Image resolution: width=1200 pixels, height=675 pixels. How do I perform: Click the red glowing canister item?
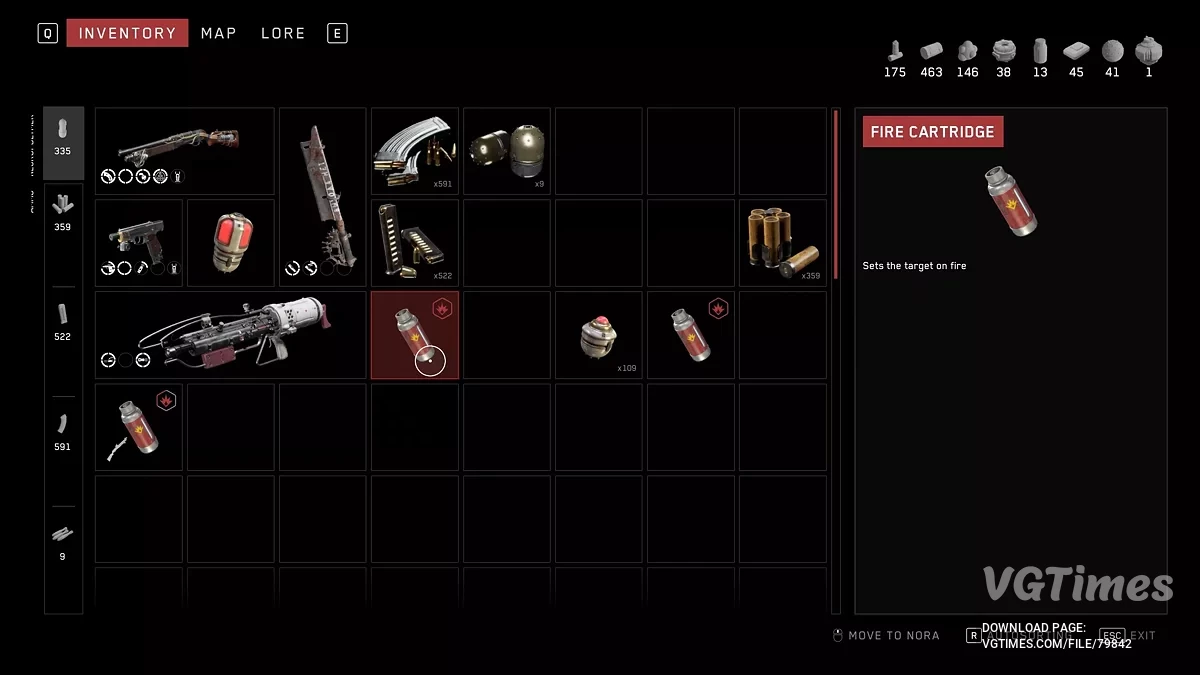(230, 243)
